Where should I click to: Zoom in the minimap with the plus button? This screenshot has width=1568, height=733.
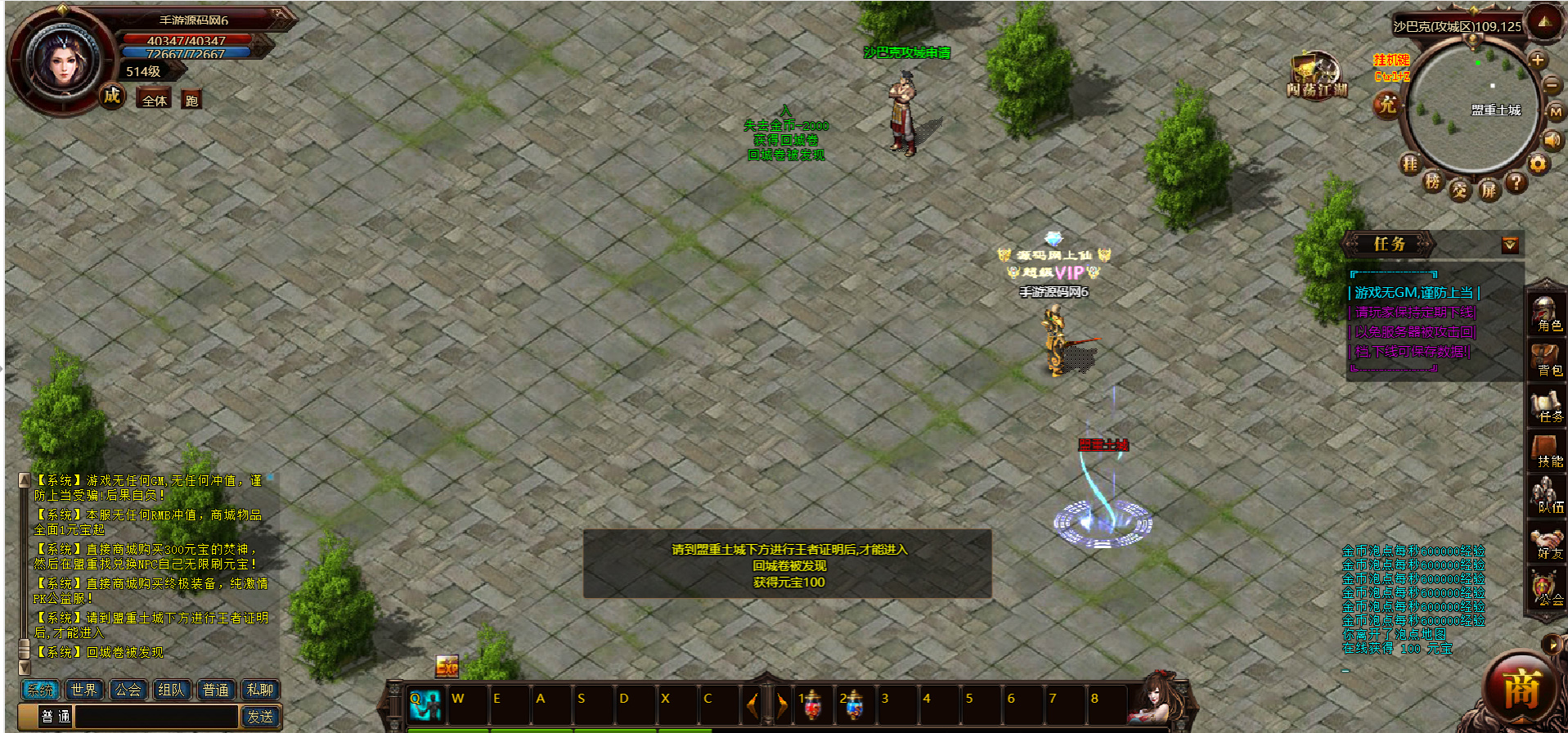[1537, 60]
